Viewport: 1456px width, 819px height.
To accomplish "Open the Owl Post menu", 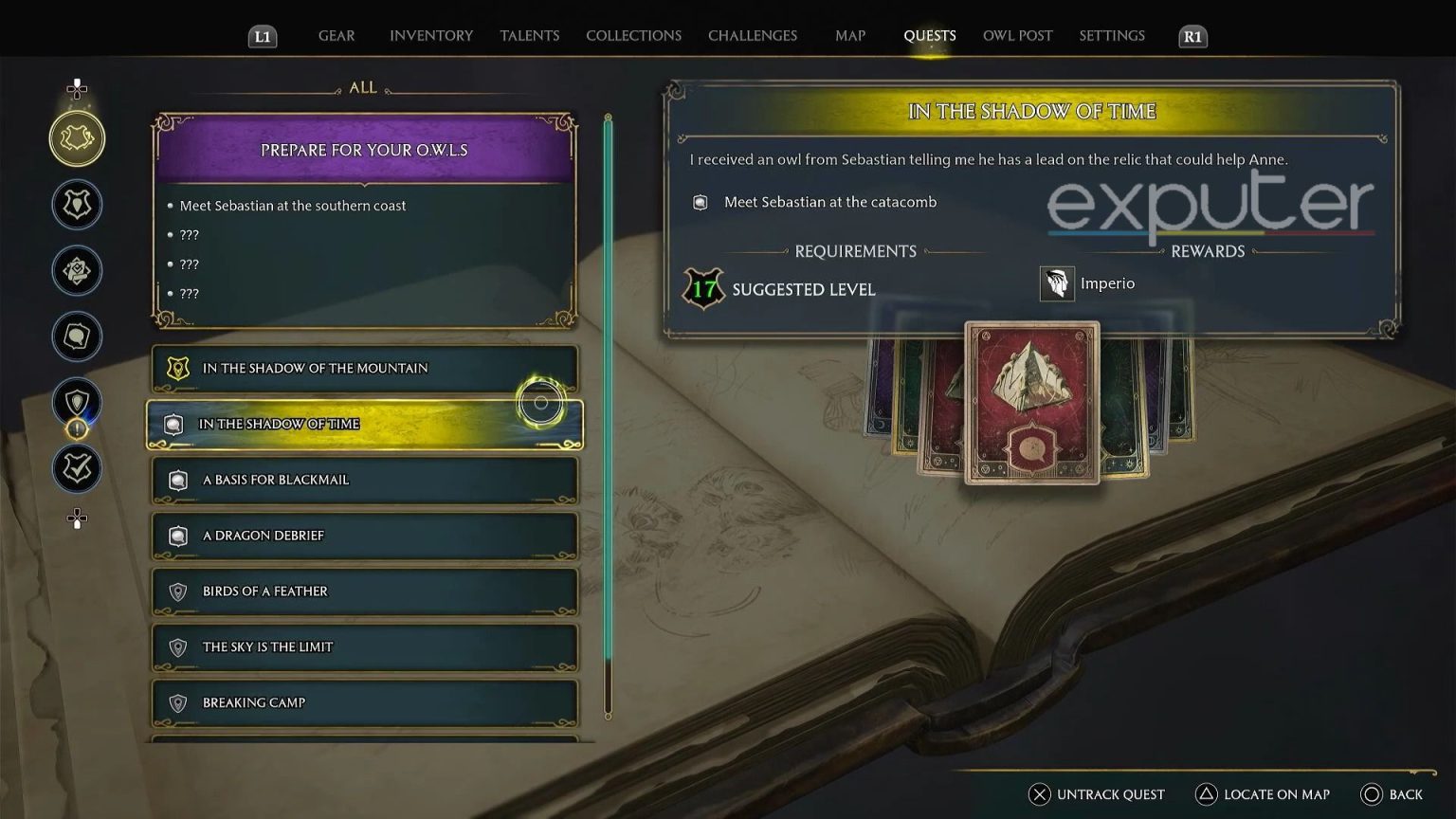I will click(x=1017, y=35).
